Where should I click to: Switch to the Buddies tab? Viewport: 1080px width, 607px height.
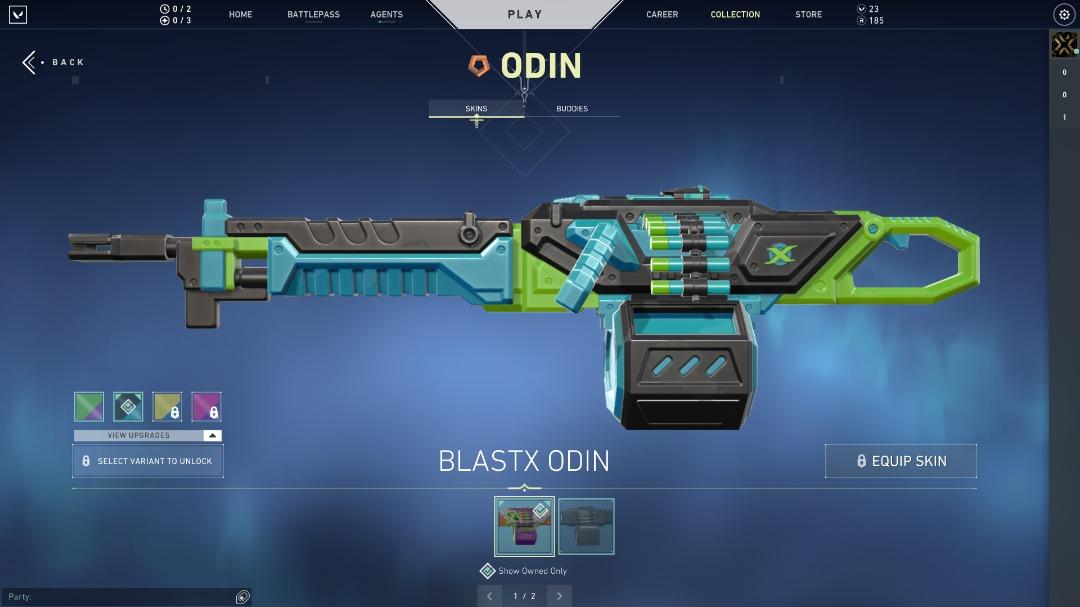click(x=572, y=108)
